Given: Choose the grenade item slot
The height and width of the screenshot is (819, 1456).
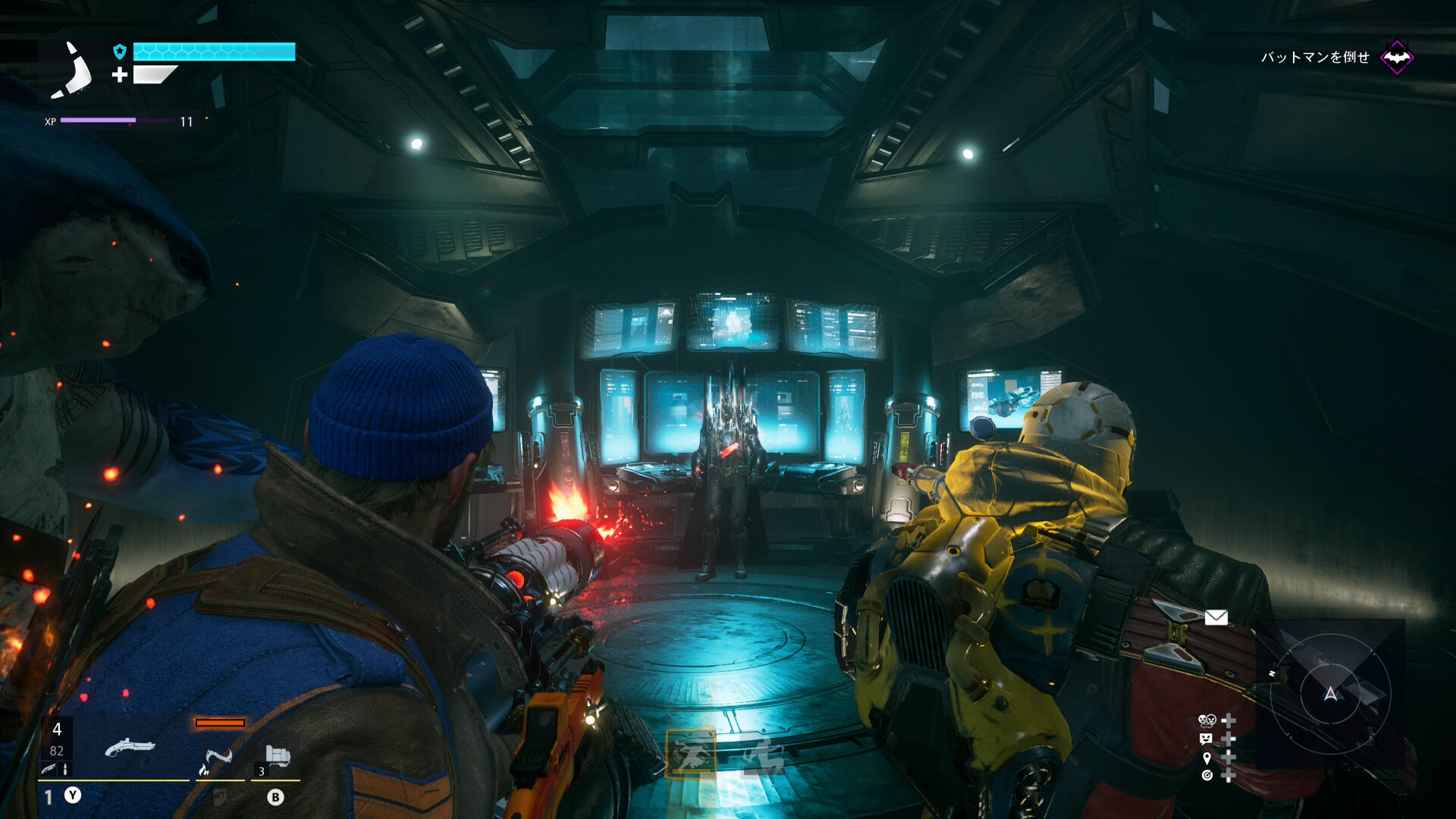Looking at the screenshot, I should click(x=278, y=756).
